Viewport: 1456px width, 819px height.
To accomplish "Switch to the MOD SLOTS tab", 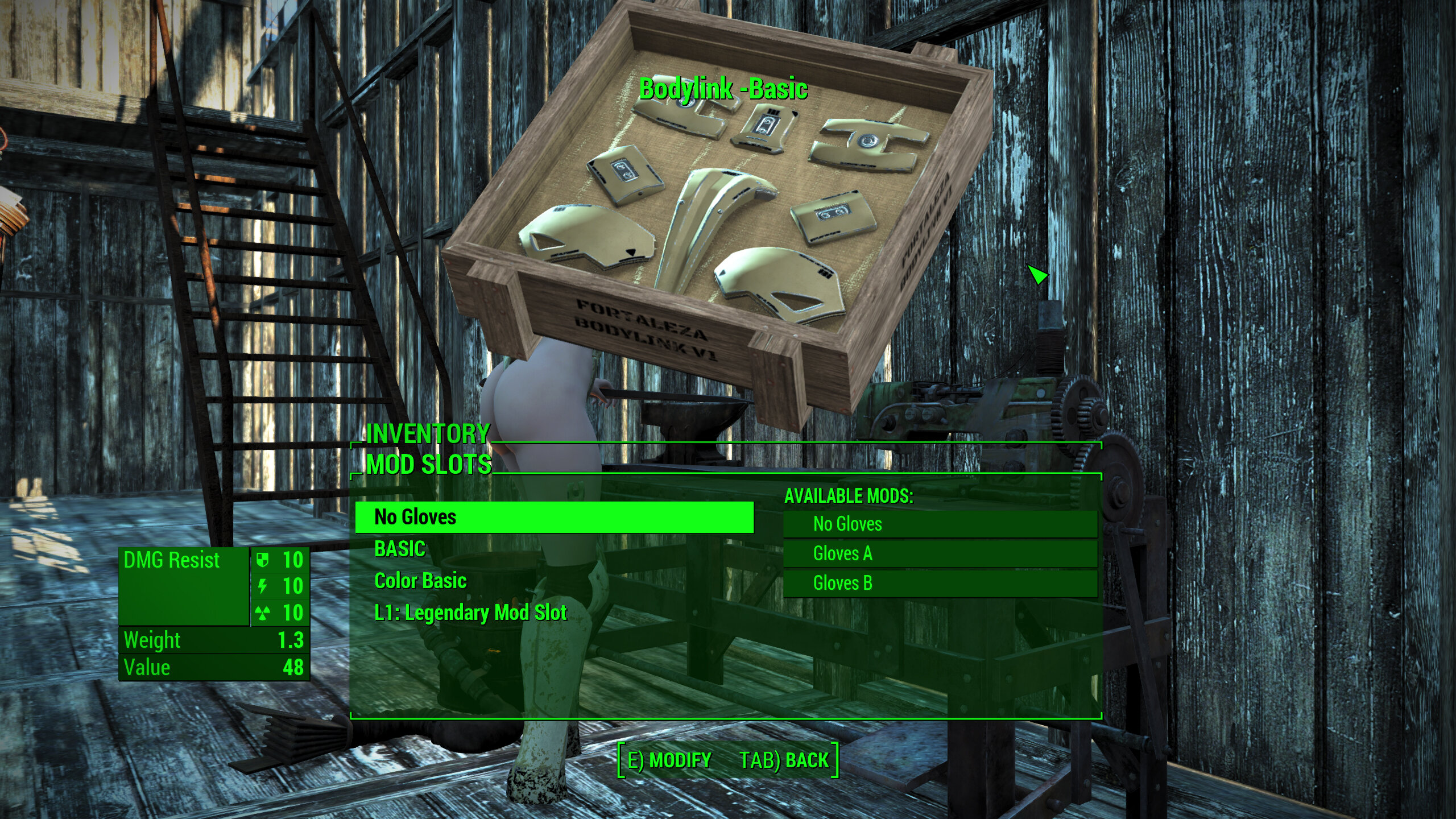I will [x=430, y=464].
